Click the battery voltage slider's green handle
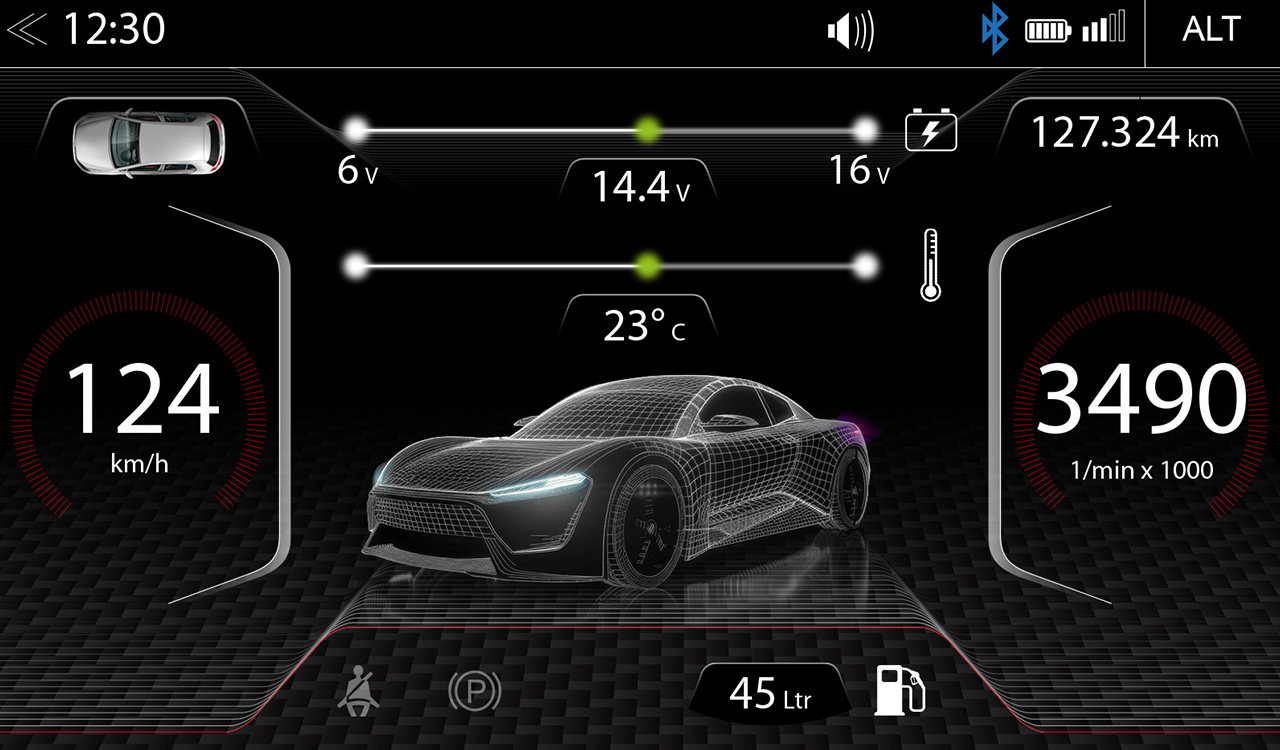This screenshot has width=1280, height=750. click(649, 129)
